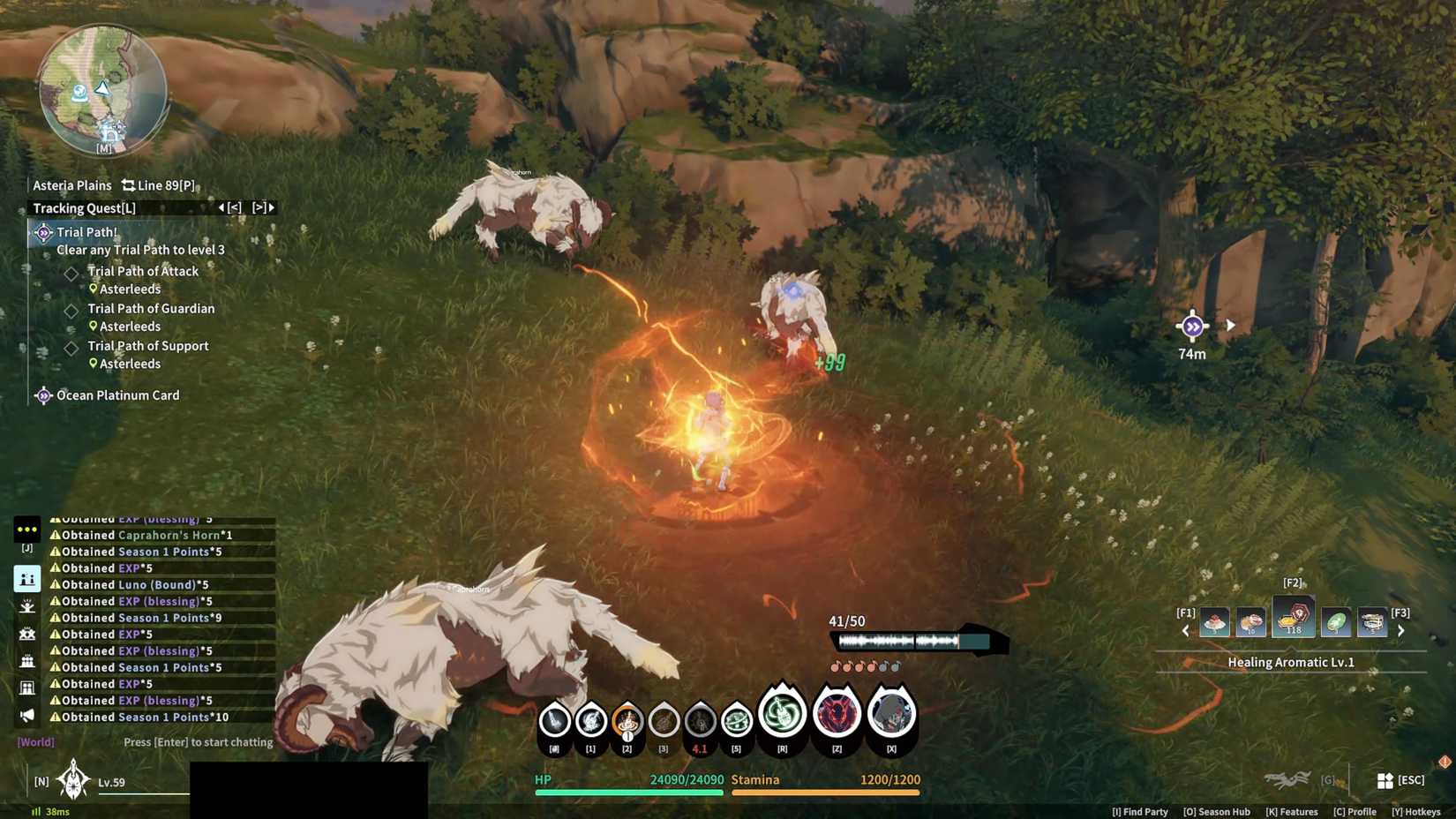This screenshot has height=819, width=1456.
Task: Trigger the red demon ultimate skill
Action: (837, 713)
